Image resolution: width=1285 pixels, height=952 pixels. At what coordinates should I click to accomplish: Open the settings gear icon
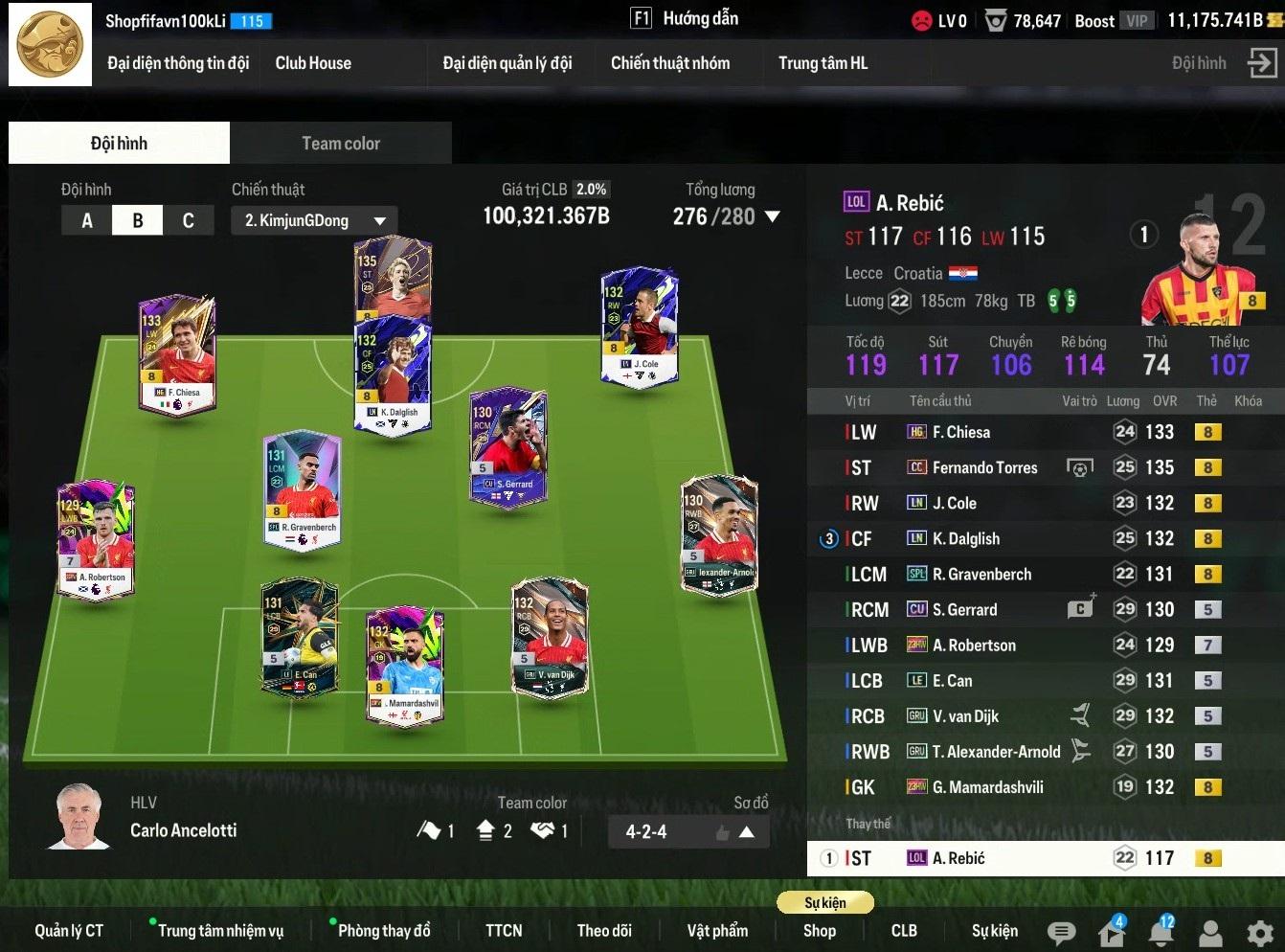1260,933
